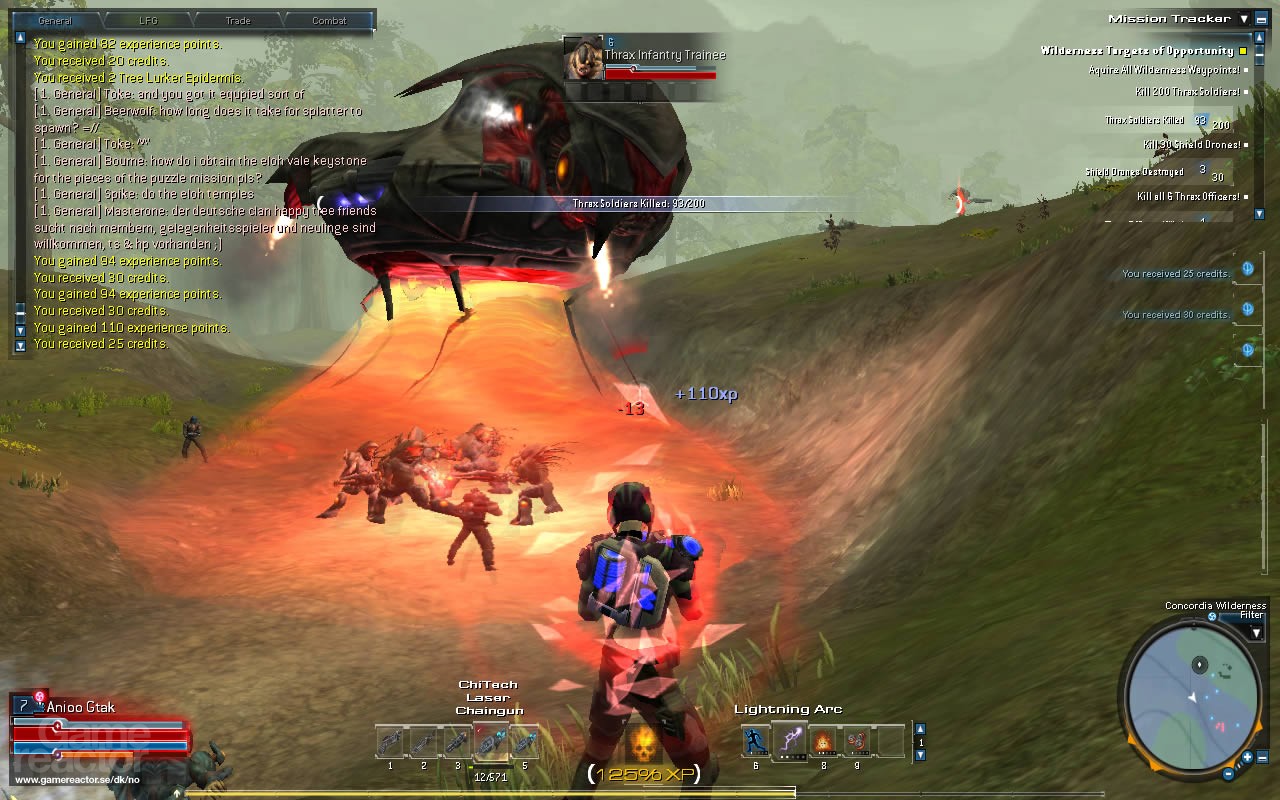The image size is (1280, 800).
Task: Switch to the Trade chat tab
Action: (239, 20)
